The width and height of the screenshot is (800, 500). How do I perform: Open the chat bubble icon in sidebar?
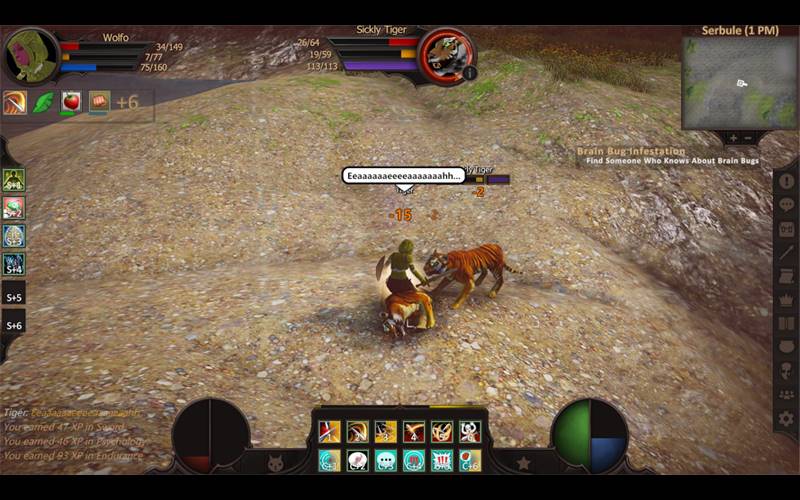point(786,205)
